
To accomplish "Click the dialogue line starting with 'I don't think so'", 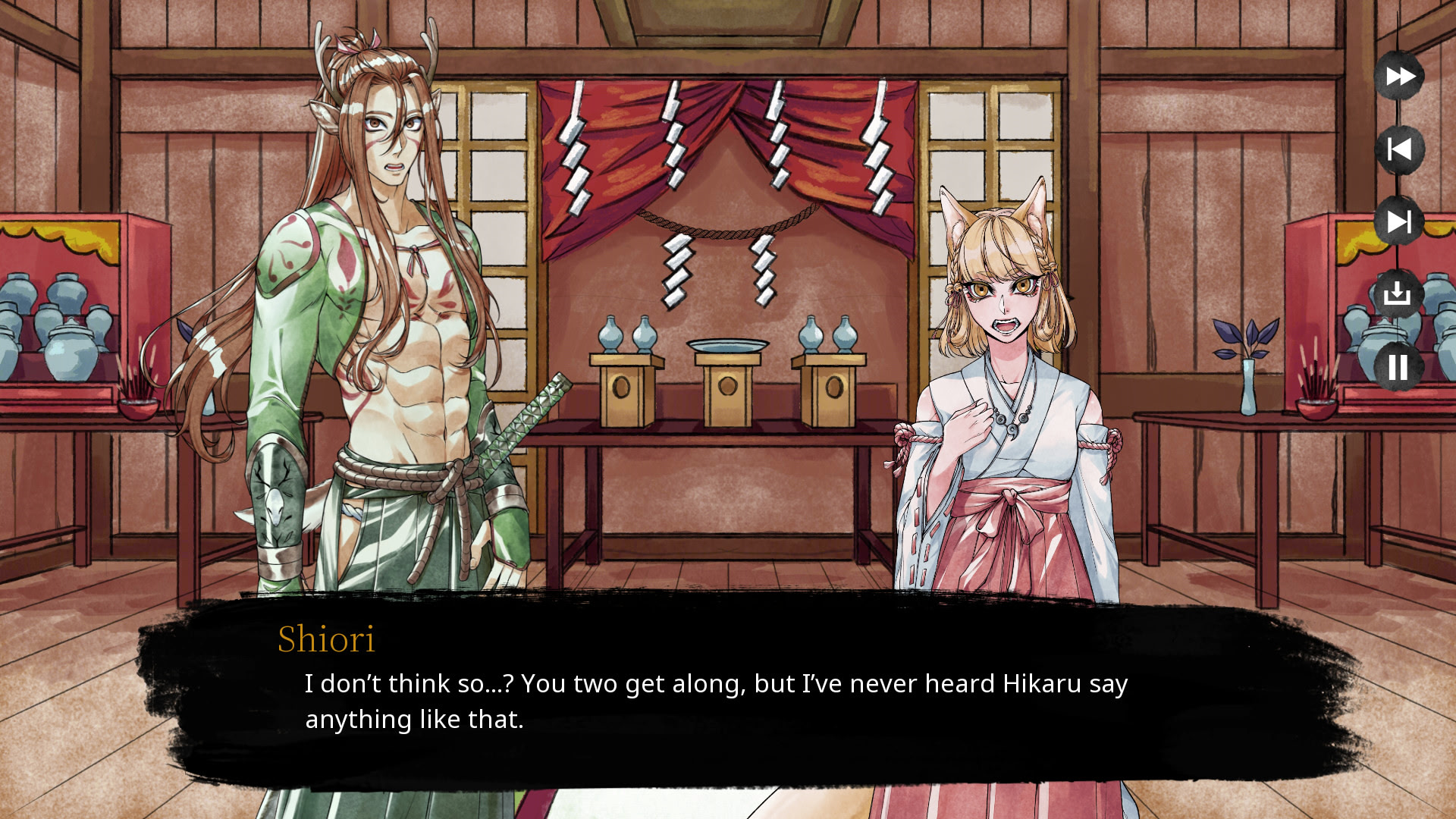I will pos(717,683).
